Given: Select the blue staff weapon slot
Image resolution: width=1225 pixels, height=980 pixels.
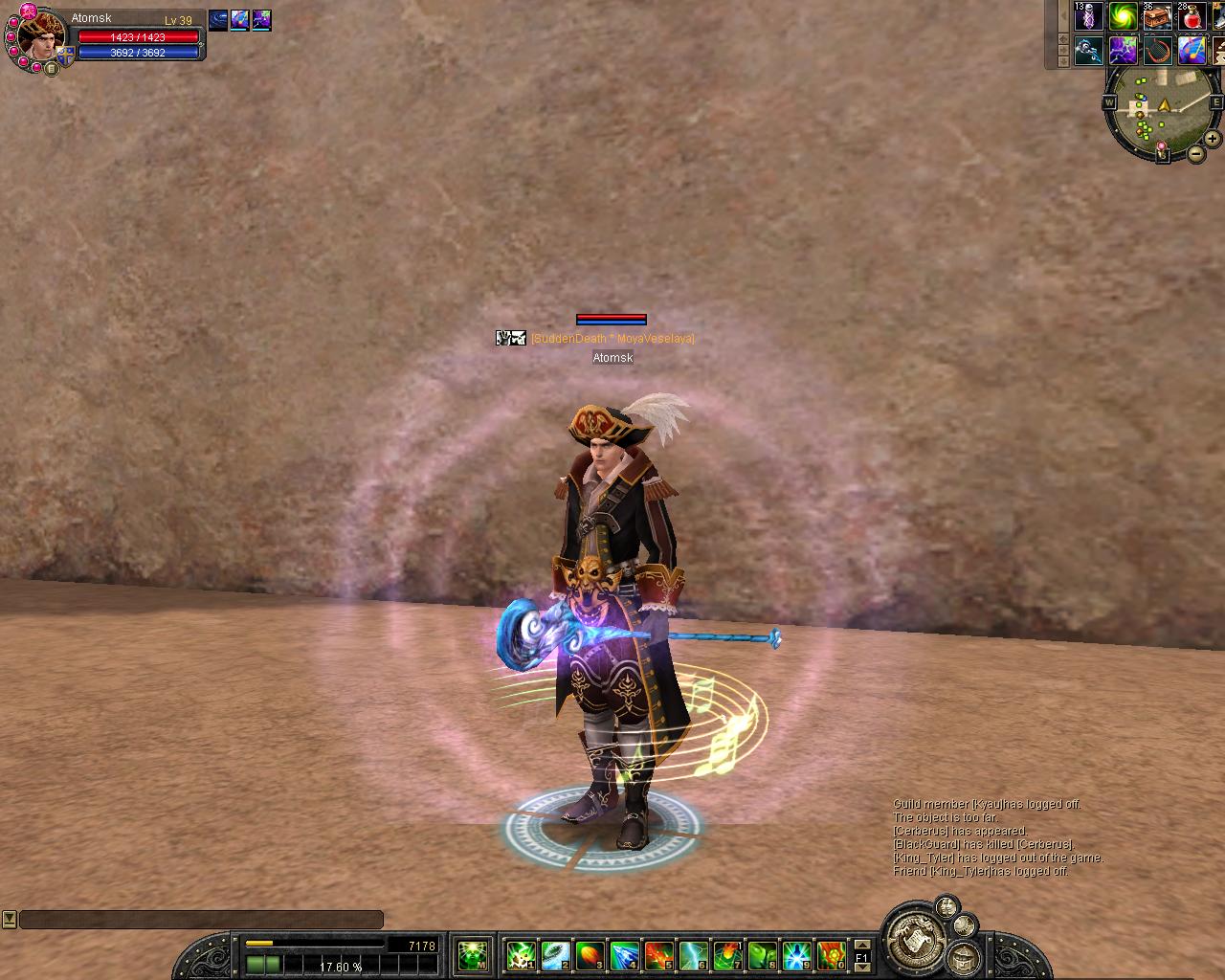Looking at the screenshot, I should click(x=1088, y=50).
